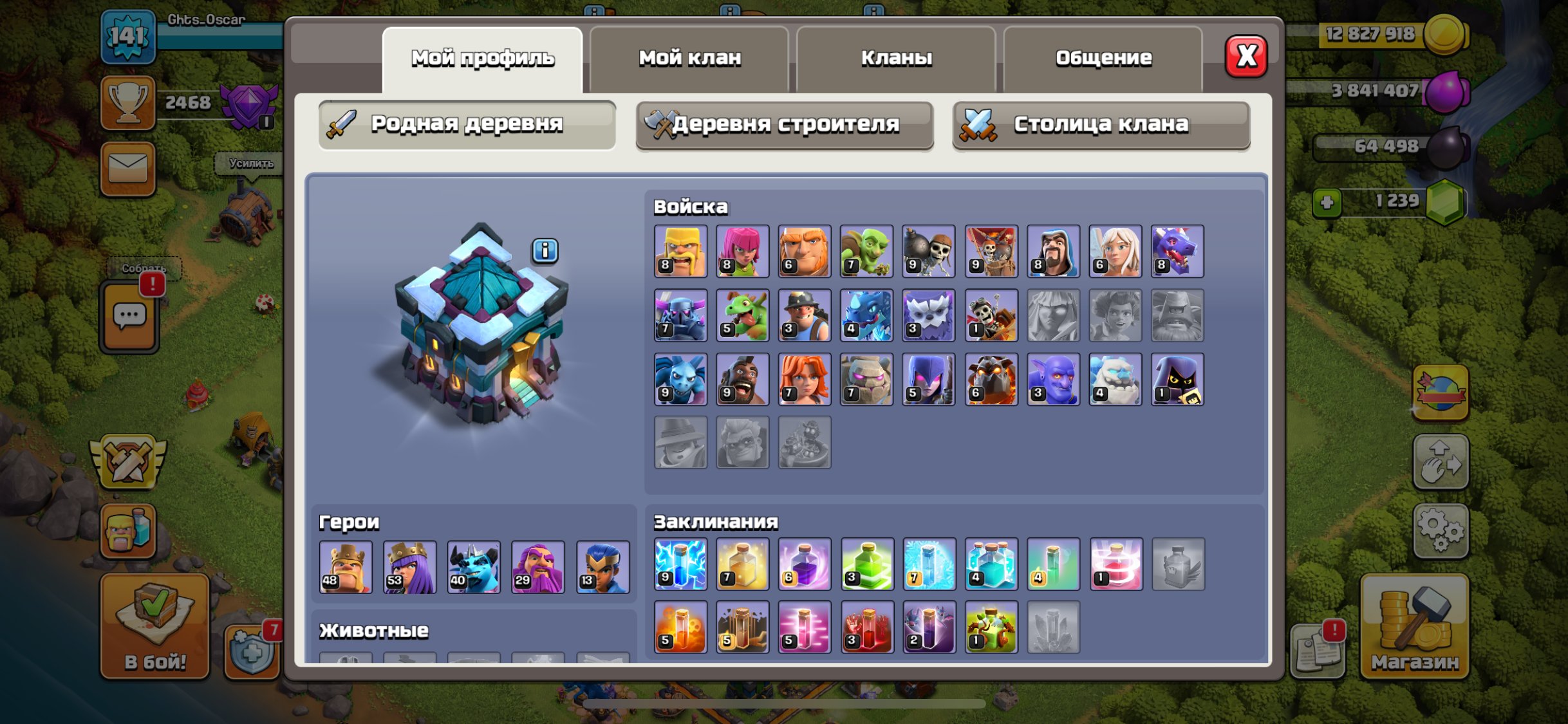Screen dimensions: 1568x724
Task: Switch to the Мой клан tab
Action: (689, 58)
